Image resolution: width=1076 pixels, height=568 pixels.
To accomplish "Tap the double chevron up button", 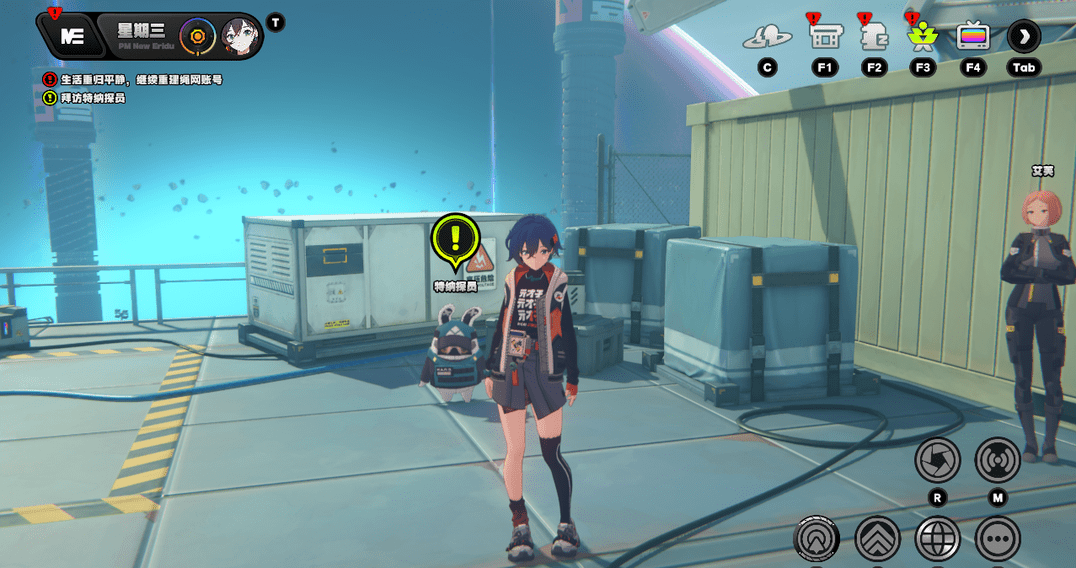I will (877, 540).
